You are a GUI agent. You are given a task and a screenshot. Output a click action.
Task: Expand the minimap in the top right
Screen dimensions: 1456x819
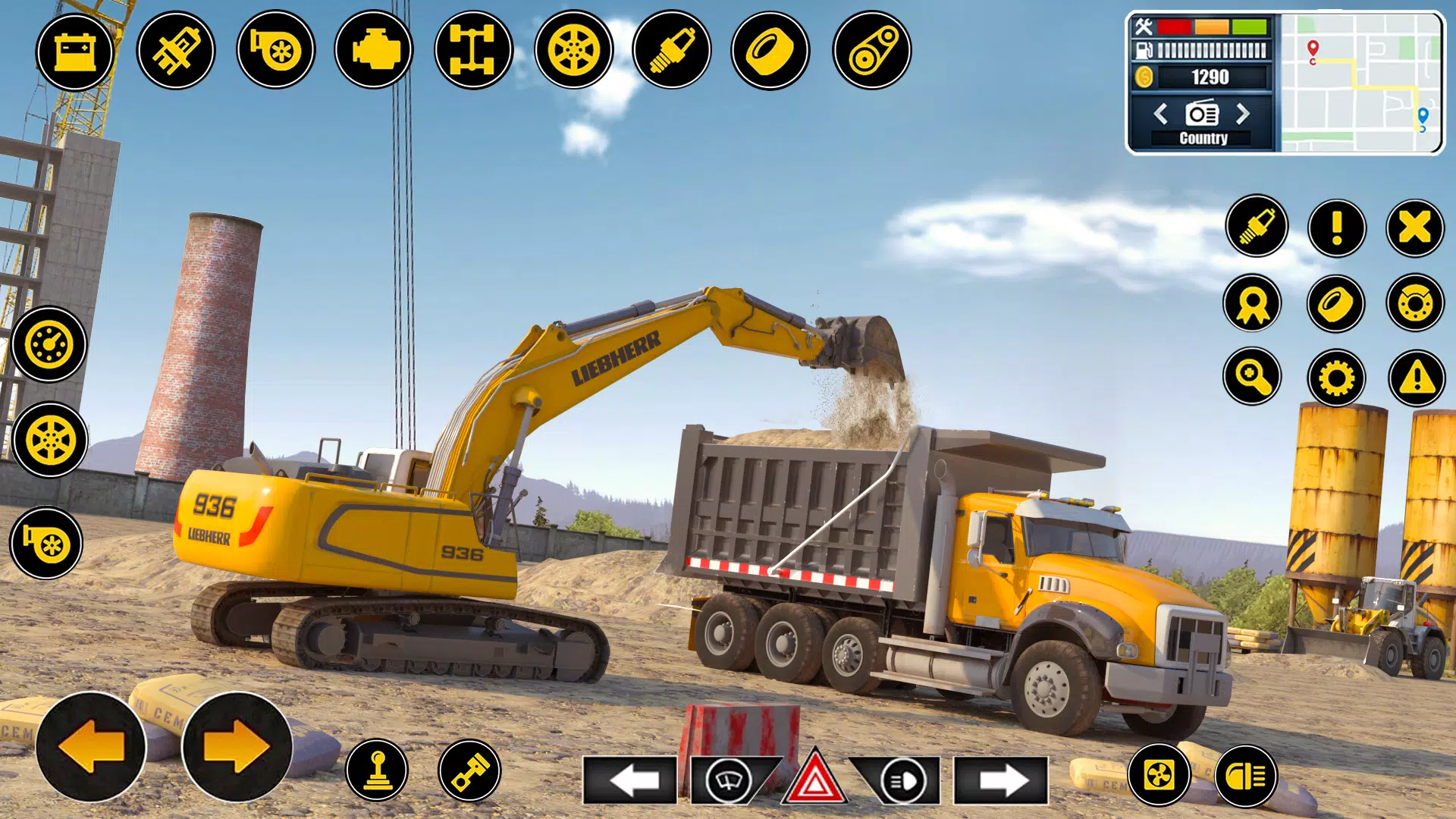tap(1360, 84)
